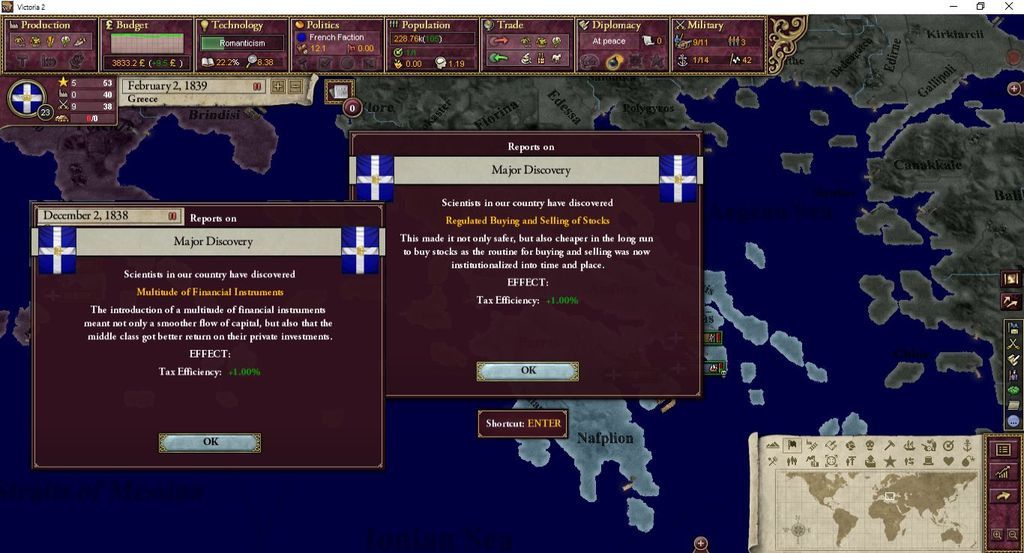Increase game speed with the plus button
1024x553 pixels.
[278, 87]
